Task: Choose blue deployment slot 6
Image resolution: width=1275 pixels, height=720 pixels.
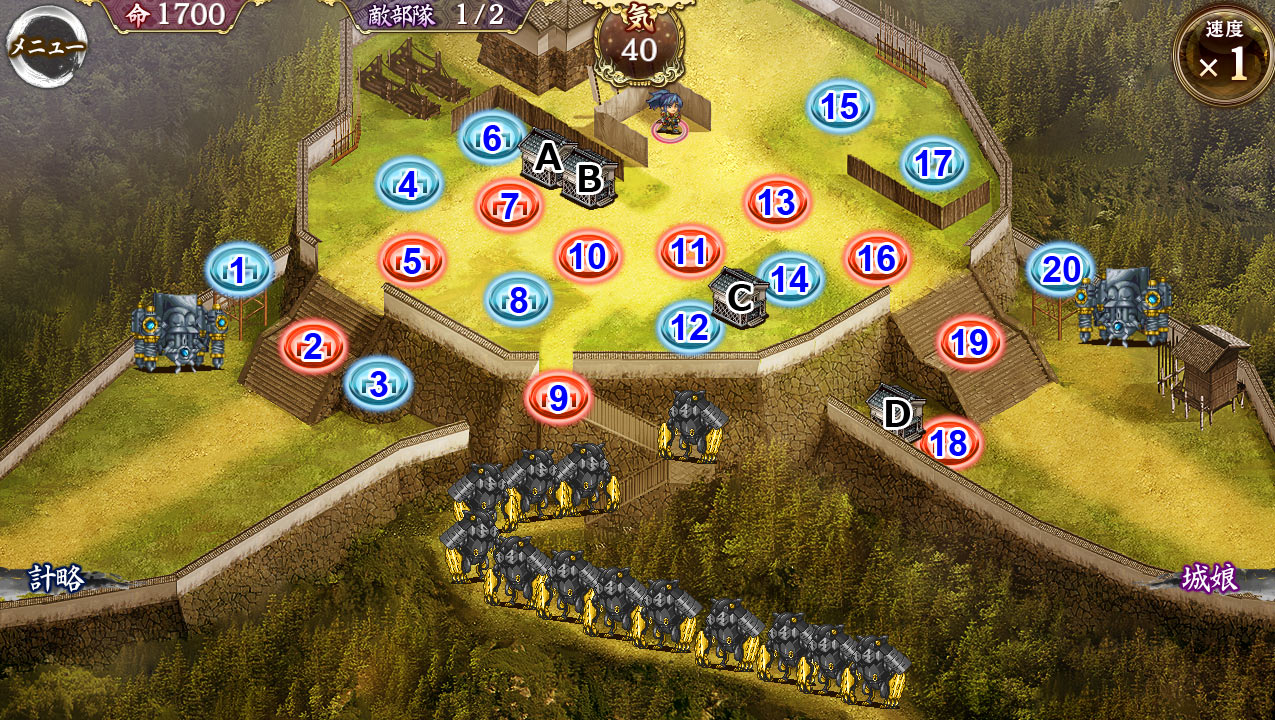Action: pyautogui.click(x=492, y=139)
